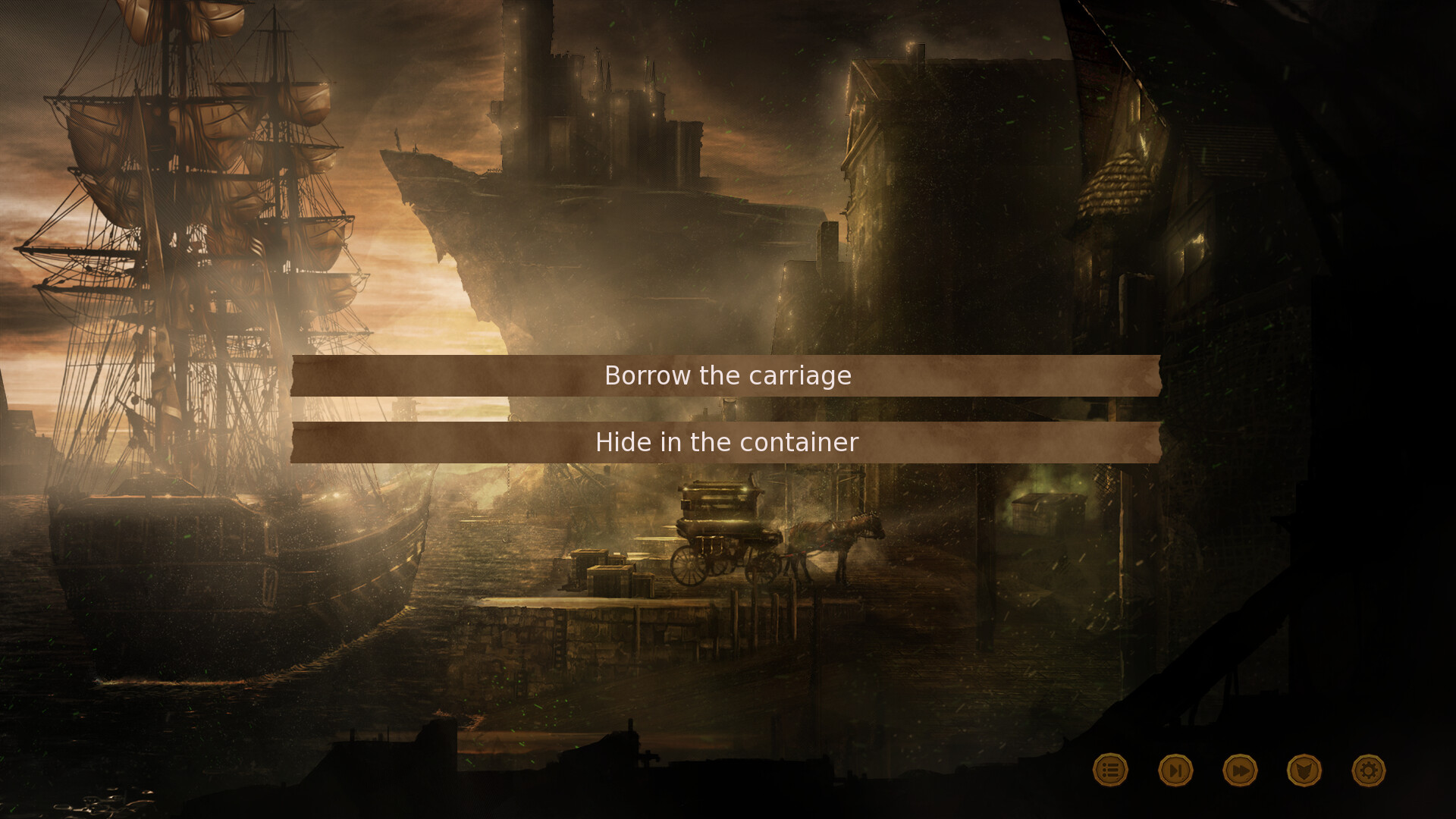Skip to the next dialogue line

pos(1175,769)
